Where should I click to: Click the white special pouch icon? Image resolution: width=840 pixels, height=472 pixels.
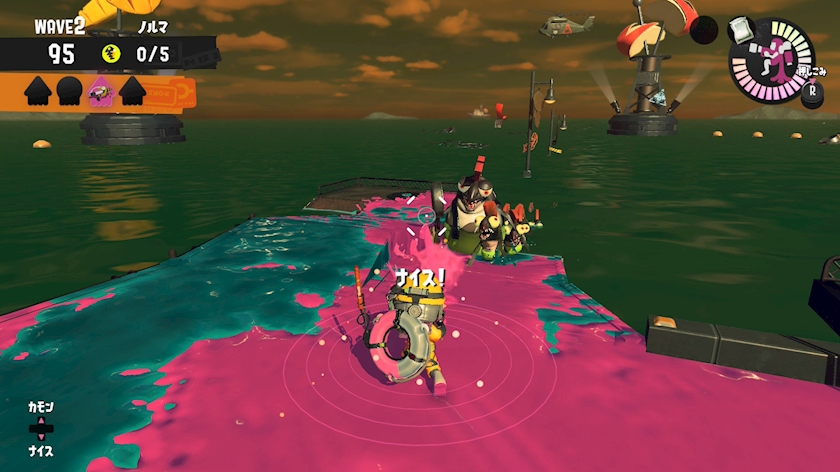[740, 31]
